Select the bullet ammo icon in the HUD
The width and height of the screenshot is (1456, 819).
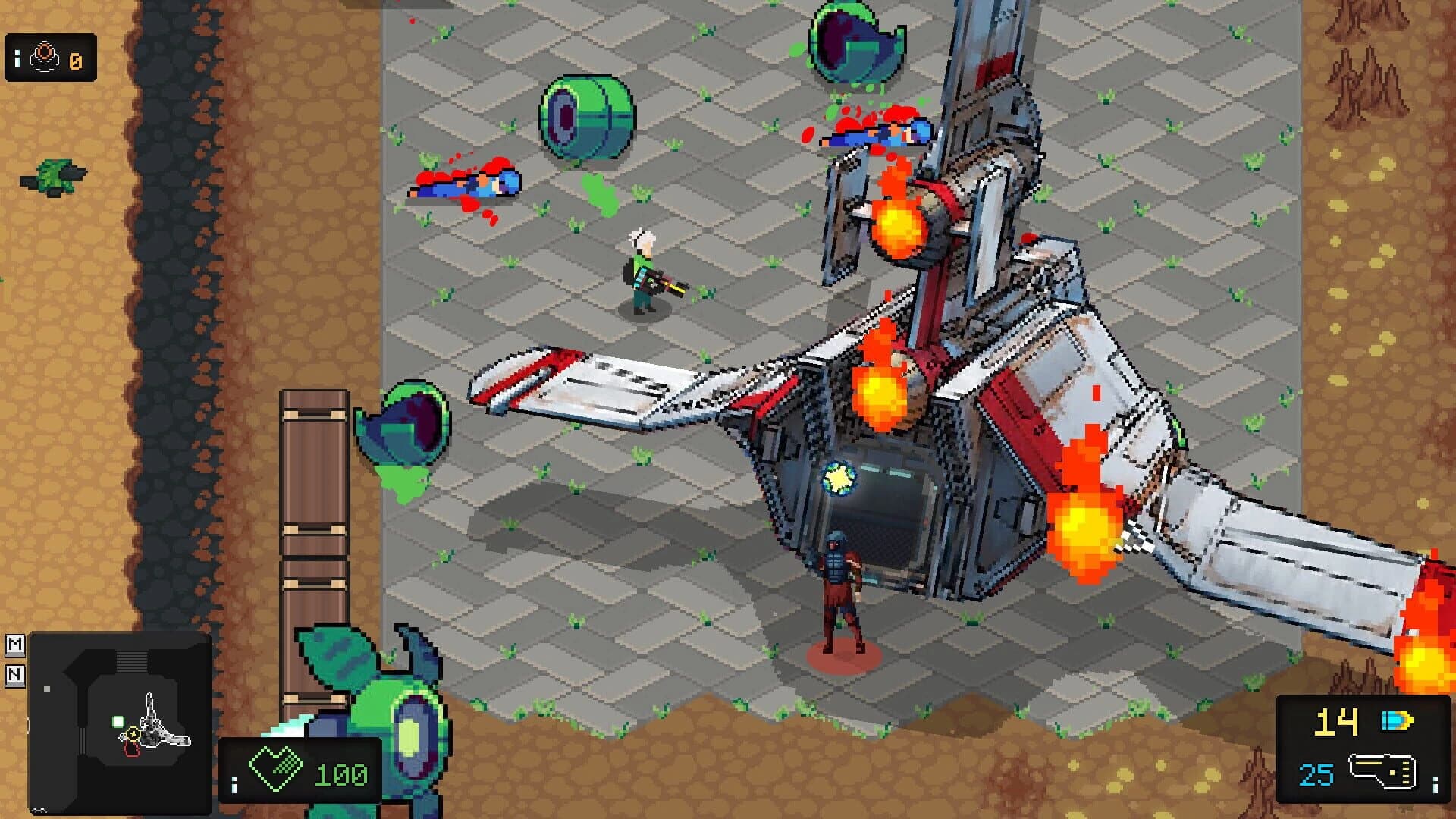tap(1397, 720)
